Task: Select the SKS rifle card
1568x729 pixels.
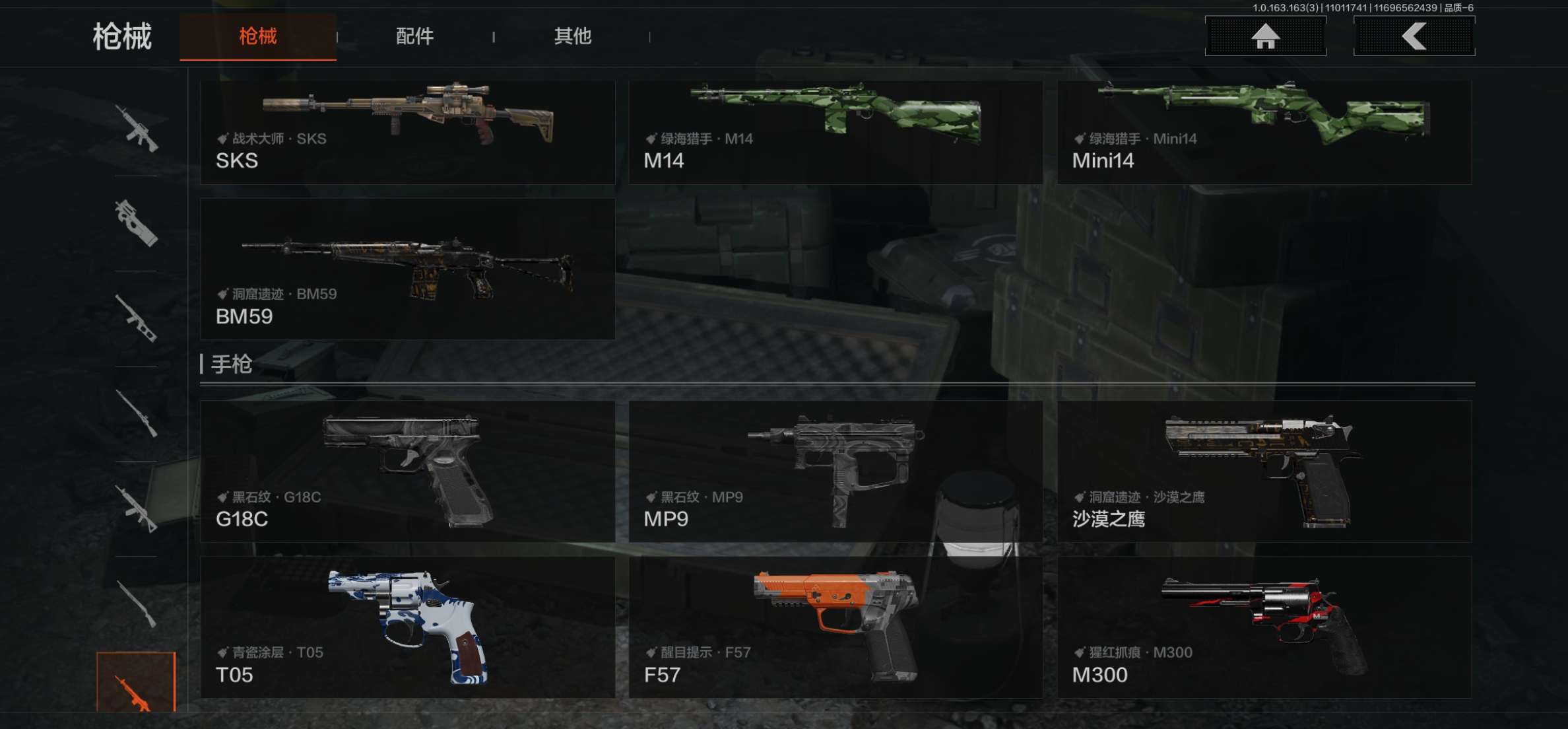Action: [407, 131]
